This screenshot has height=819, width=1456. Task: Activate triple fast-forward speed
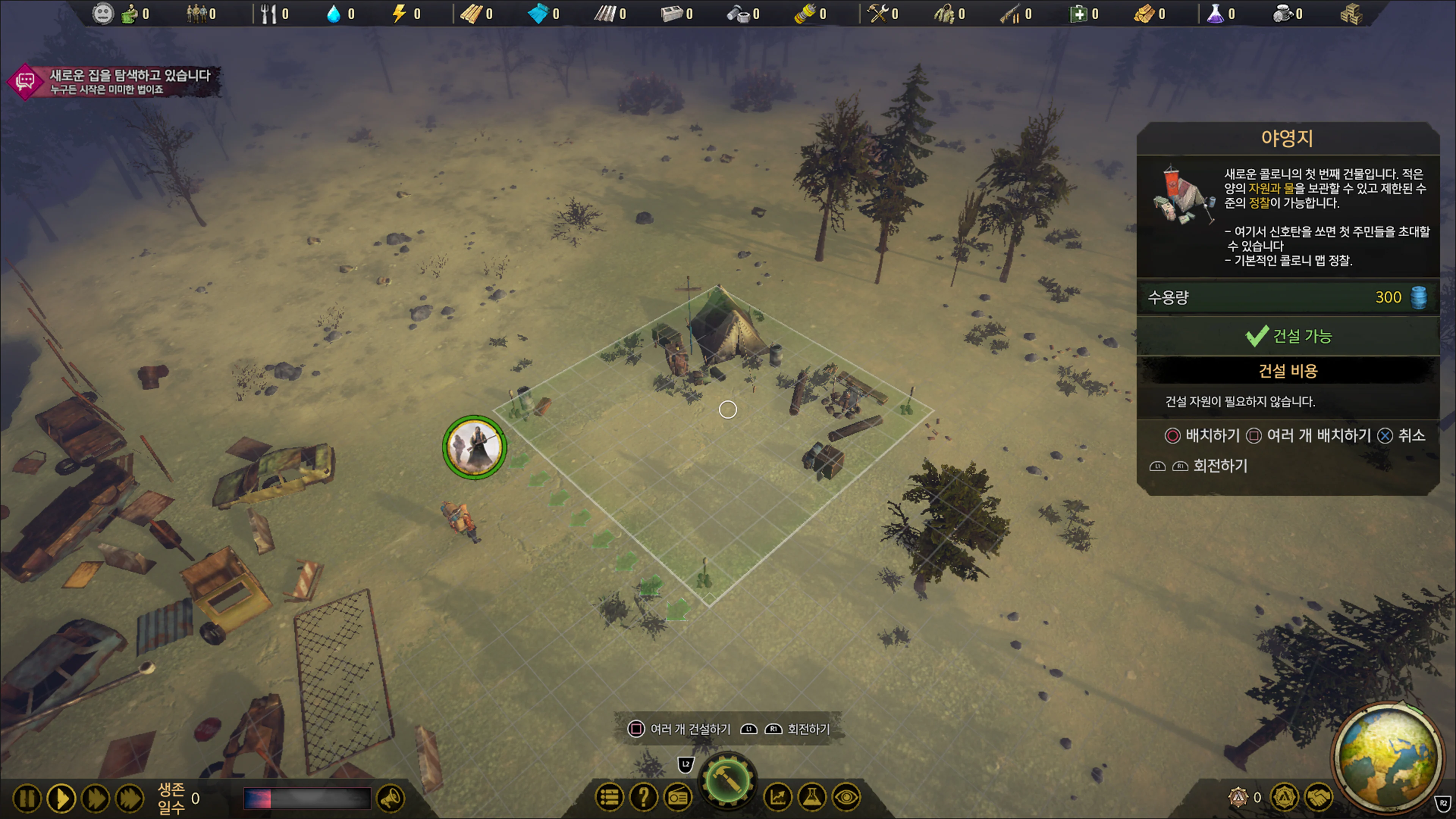tap(130, 798)
